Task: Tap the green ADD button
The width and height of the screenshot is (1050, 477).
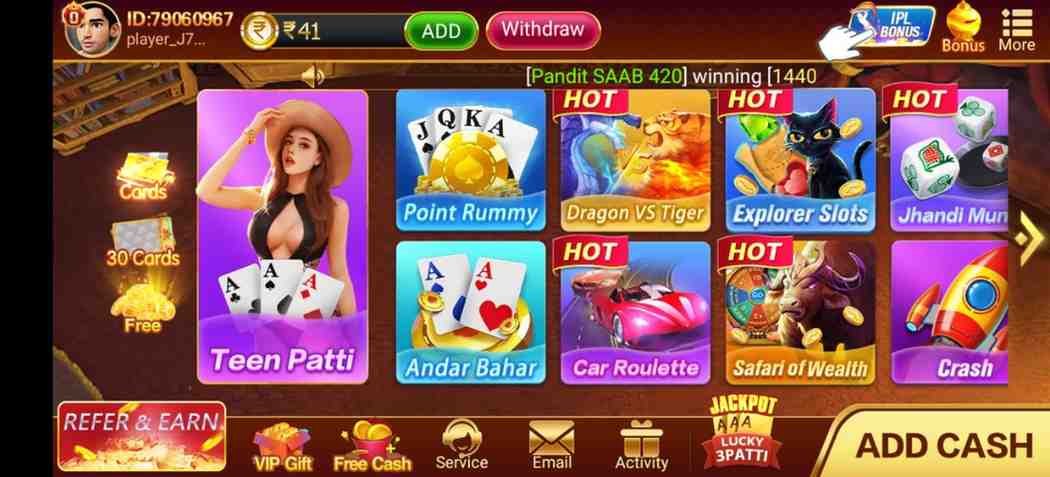Action: pyautogui.click(x=441, y=31)
